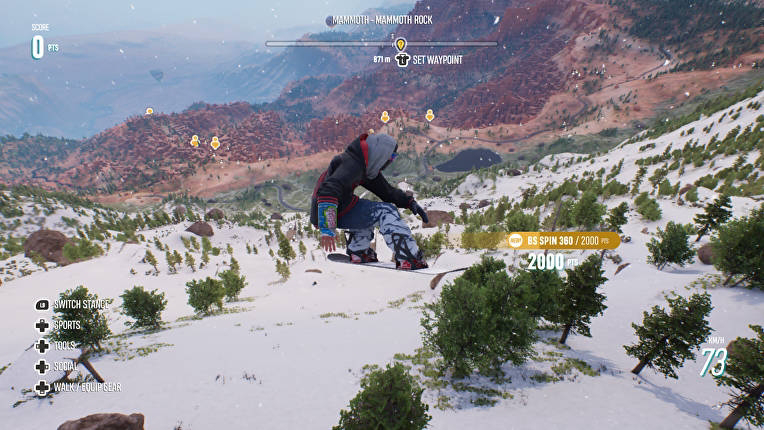Image resolution: width=764 pixels, height=430 pixels.
Task: Click the Set Waypoint label
Action: [437, 60]
